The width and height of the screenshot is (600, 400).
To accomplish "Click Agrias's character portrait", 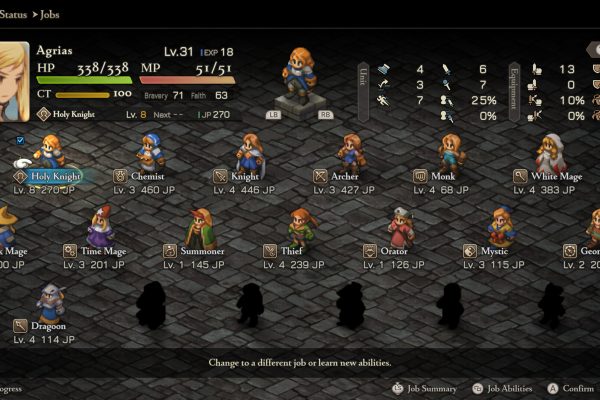I will (14, 79).
